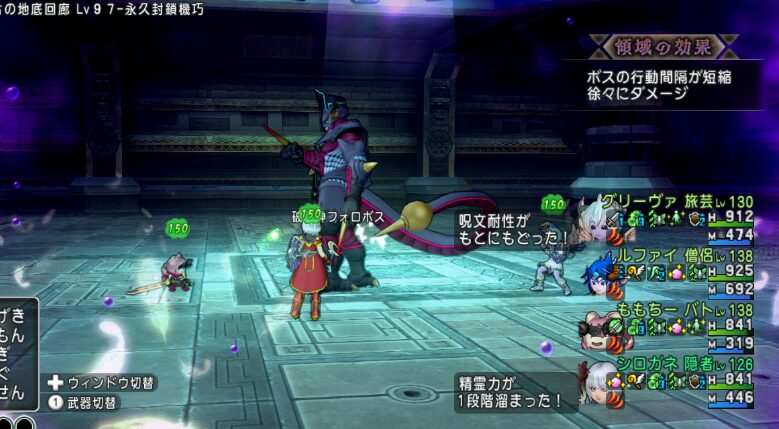Screen dimensions: 779x429
Task: Select party member グリーヴァ the 旅芸
Action: pos(660,201)
